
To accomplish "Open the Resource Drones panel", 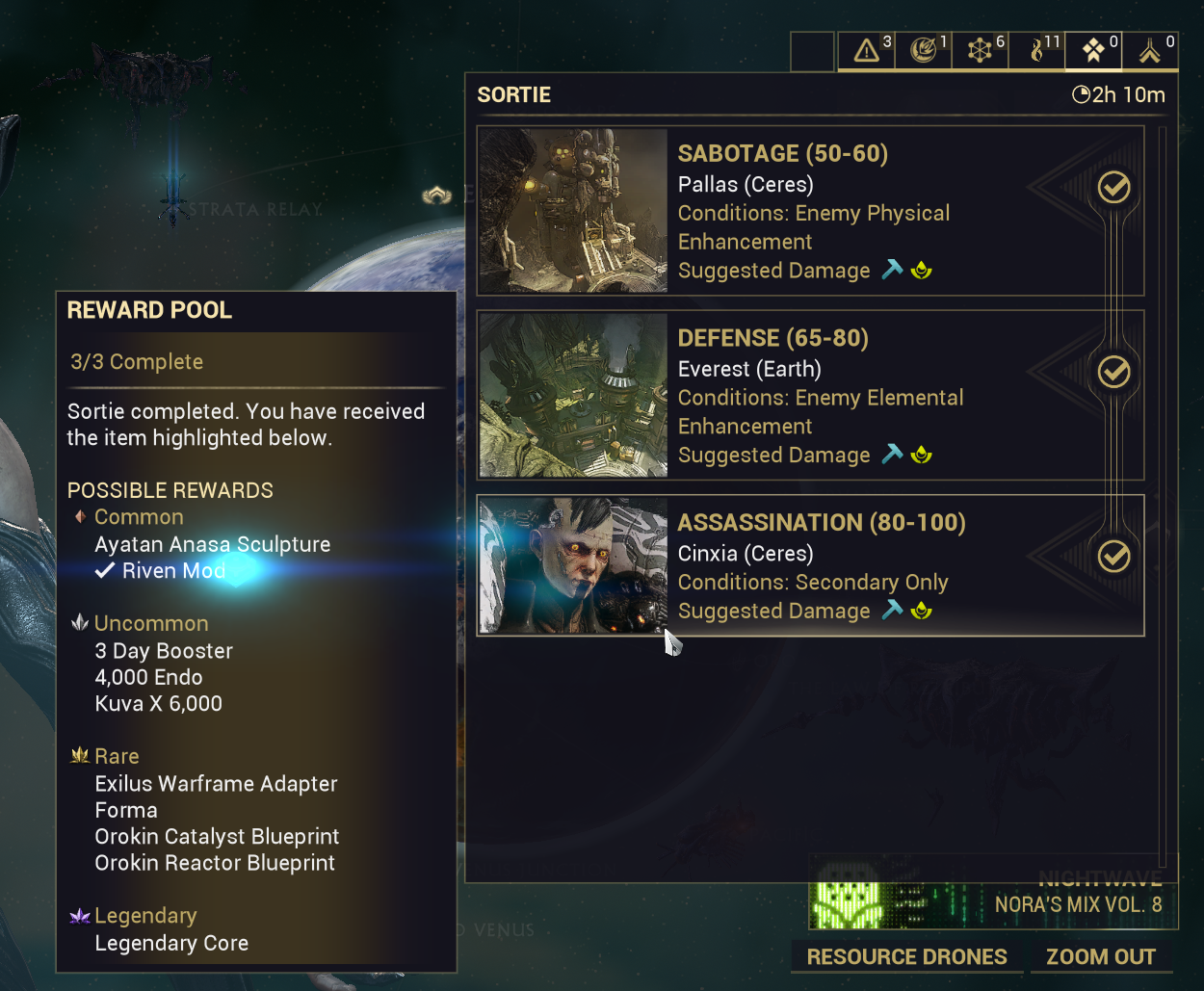I will 906,957.
